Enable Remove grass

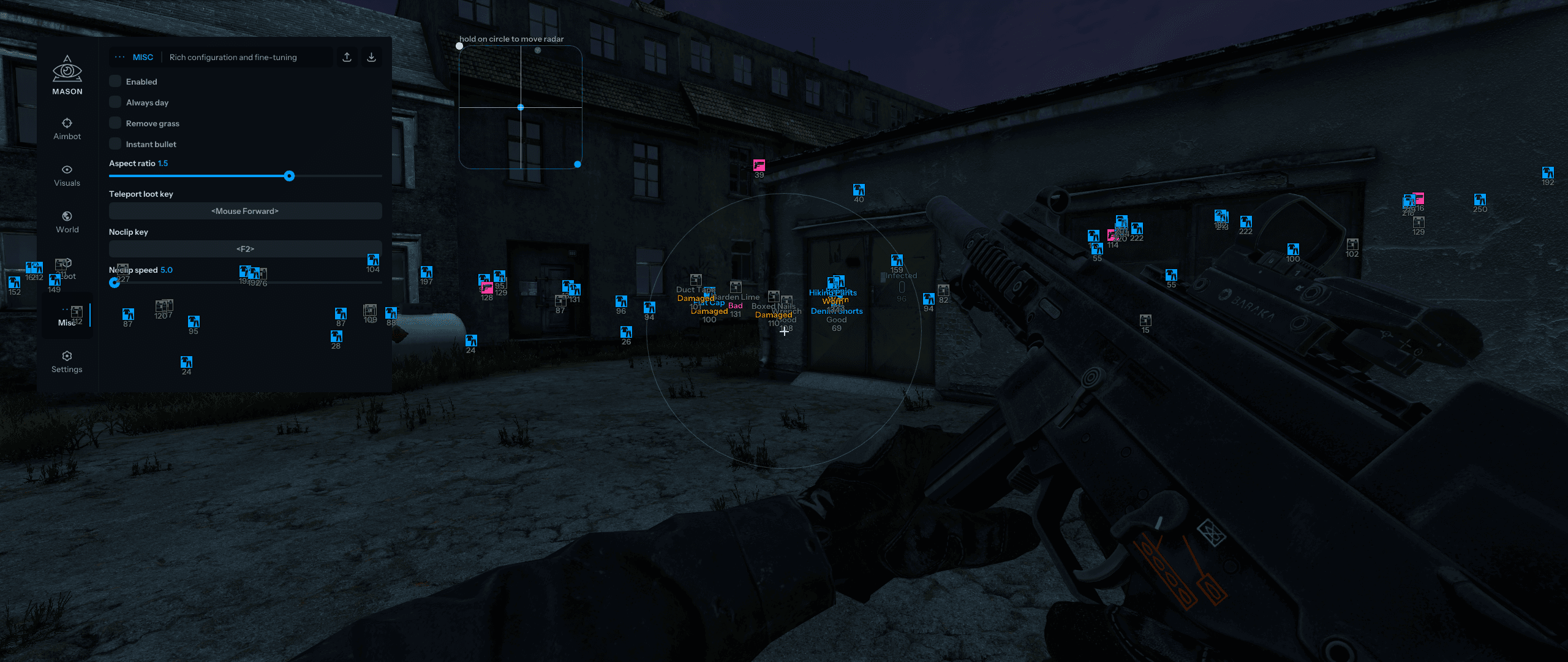[x=115, y=123]
